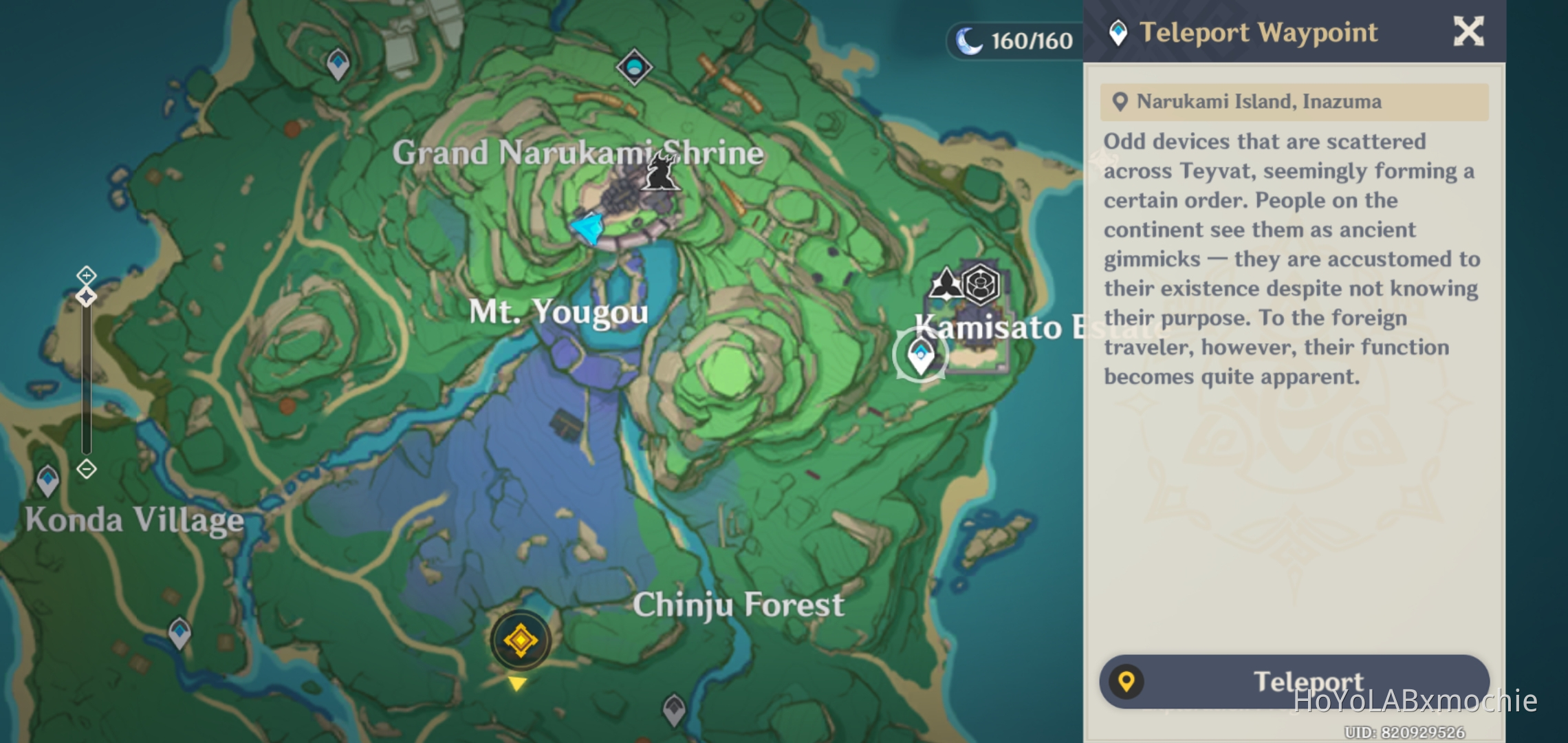This screenshot has width=1568, height=743.
Task: Click the Narukami Island, Inazuma location banner
Action: tap(1293, 101)
